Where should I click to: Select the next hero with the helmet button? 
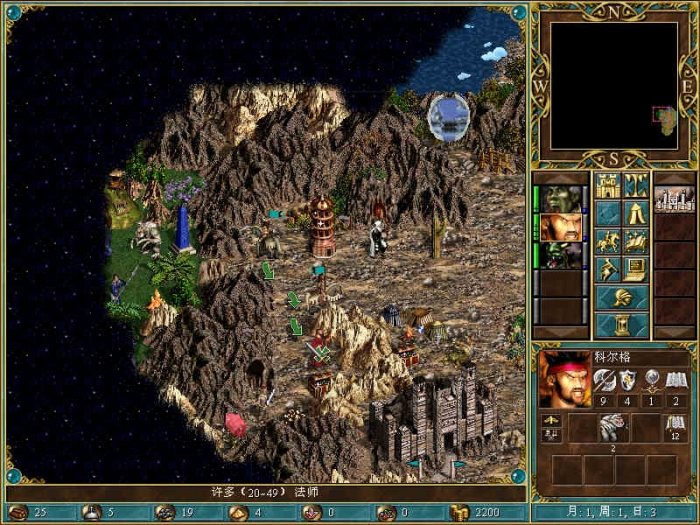(621, 298)
